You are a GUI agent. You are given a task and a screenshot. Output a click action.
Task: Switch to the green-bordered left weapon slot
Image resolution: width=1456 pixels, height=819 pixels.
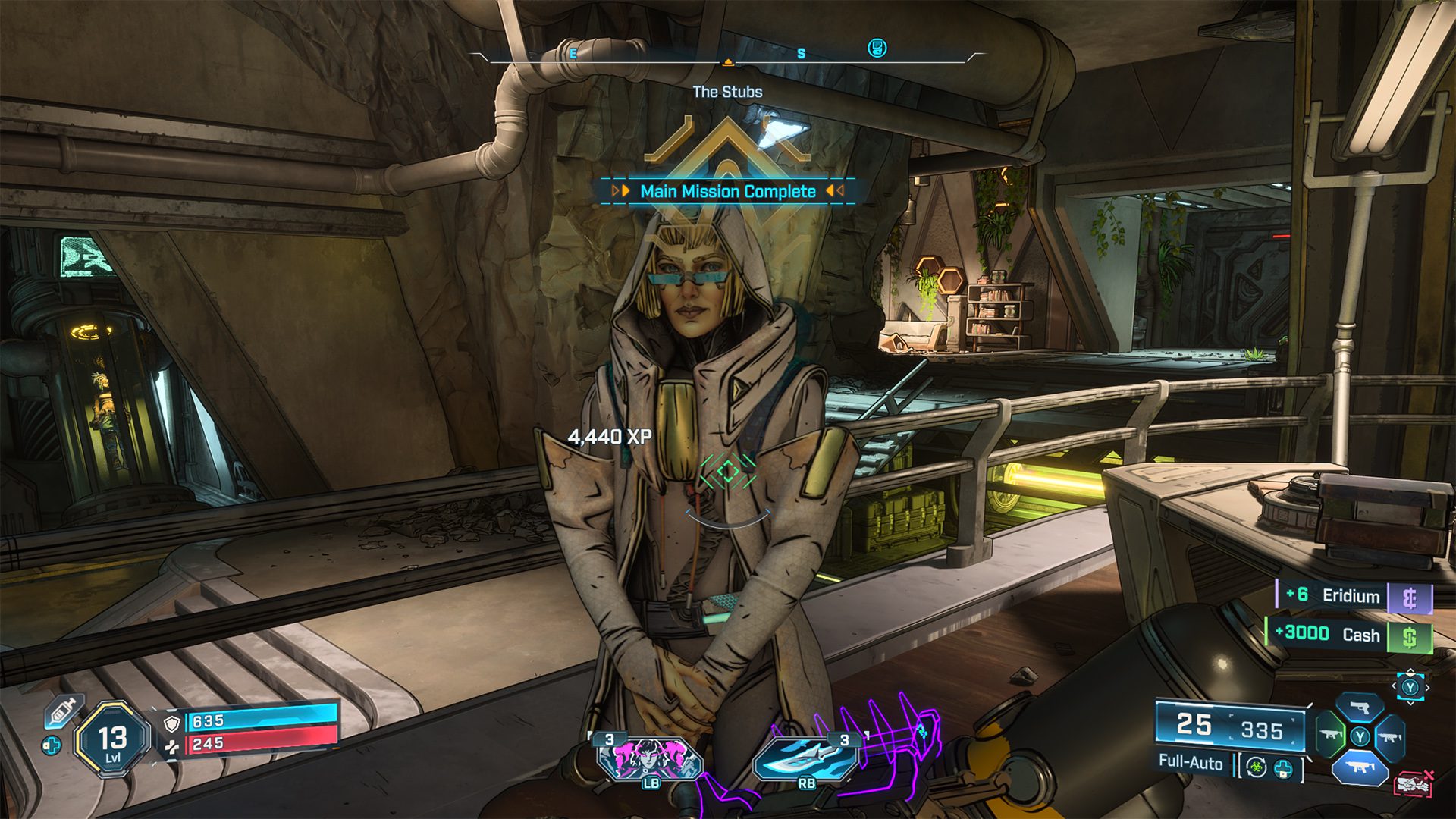[x=1331, y=736]
